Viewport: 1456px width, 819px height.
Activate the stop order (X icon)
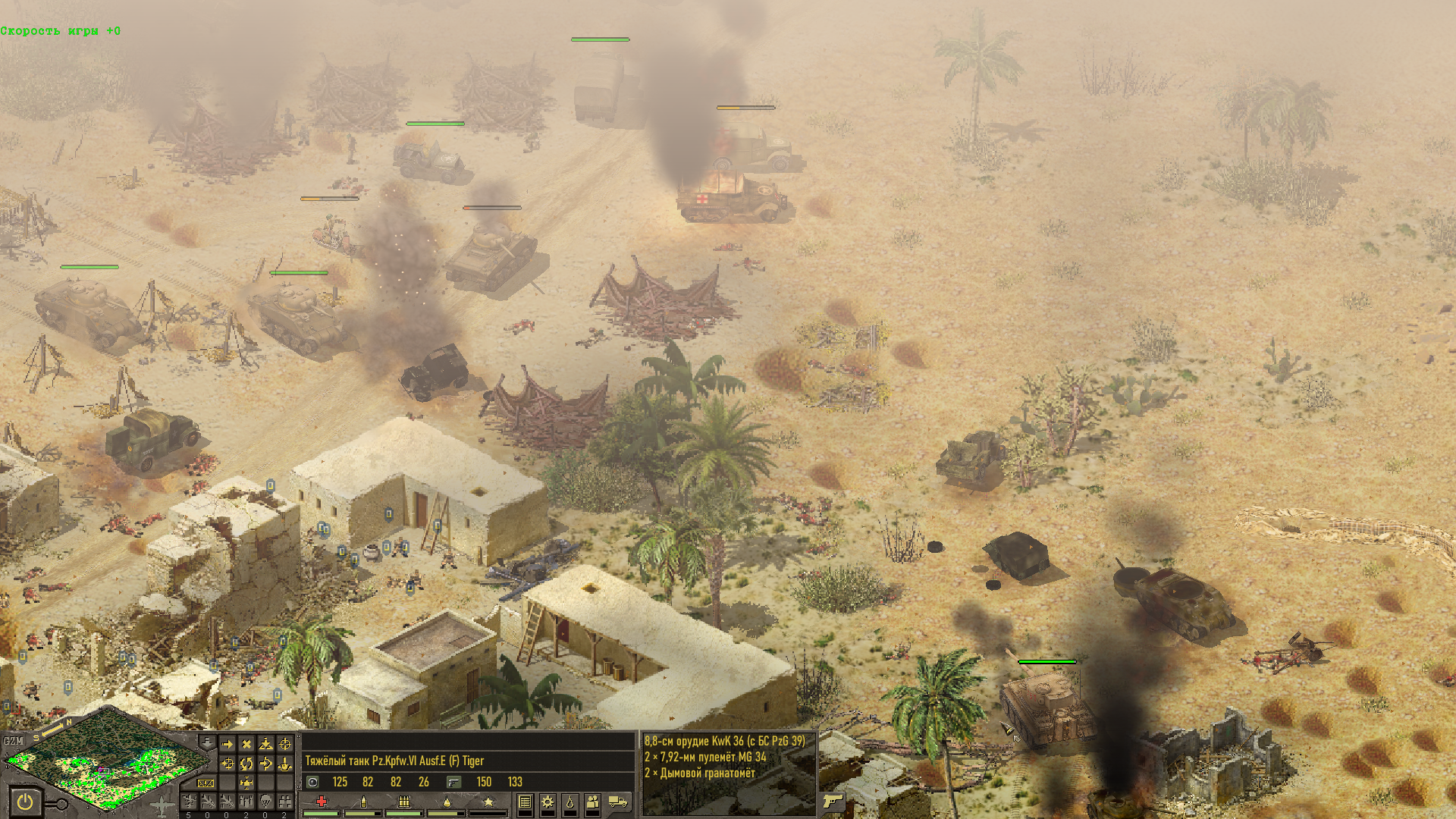coord(246,744)
